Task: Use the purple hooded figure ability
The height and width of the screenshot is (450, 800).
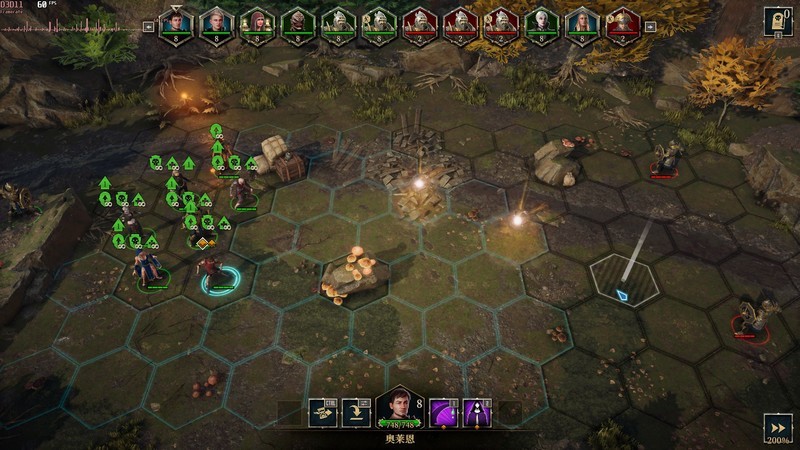Action: pyautogui.click(x=477, y=412)
